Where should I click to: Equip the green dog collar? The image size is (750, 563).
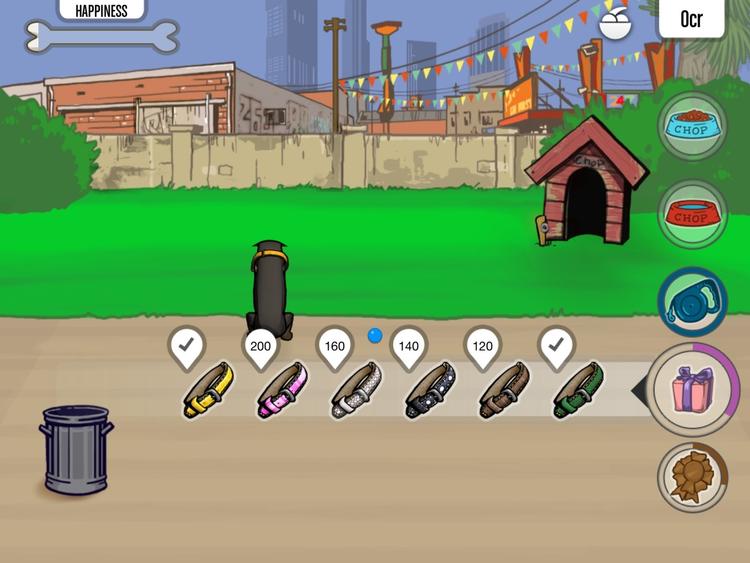click(x=578, y=391)
